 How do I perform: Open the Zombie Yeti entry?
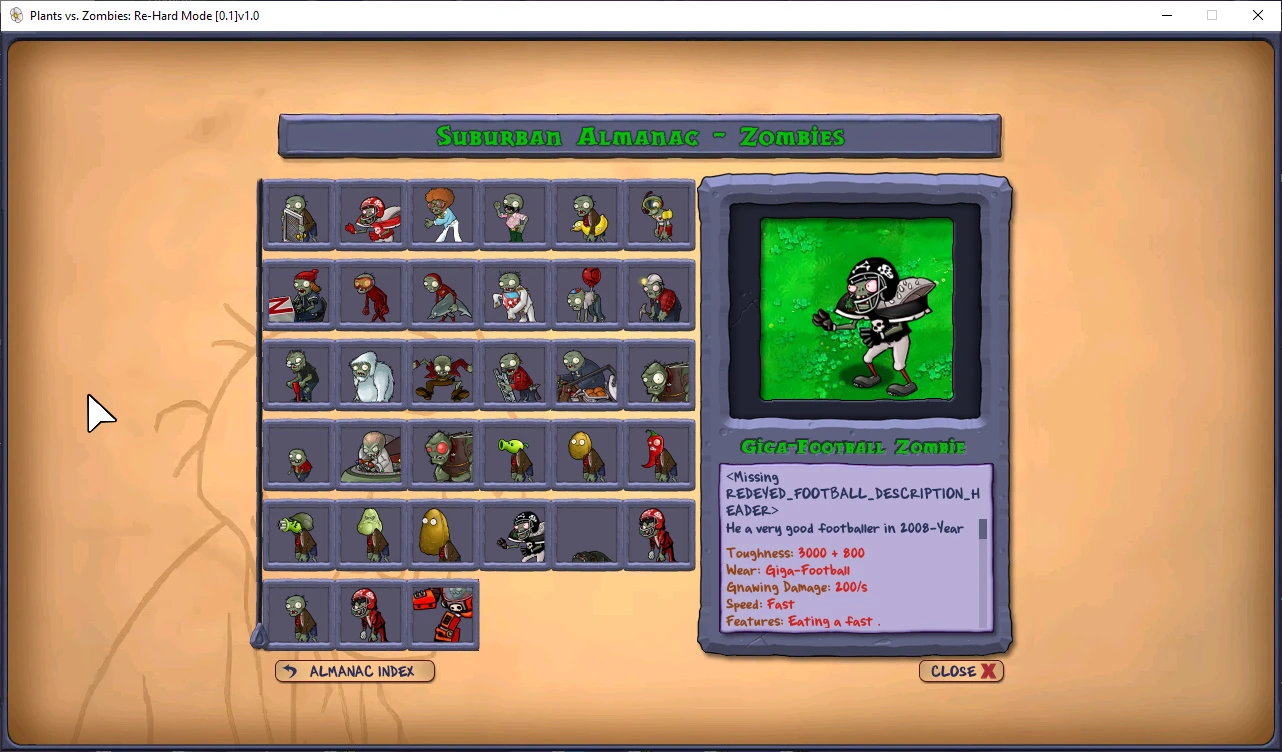coord(370,373)
